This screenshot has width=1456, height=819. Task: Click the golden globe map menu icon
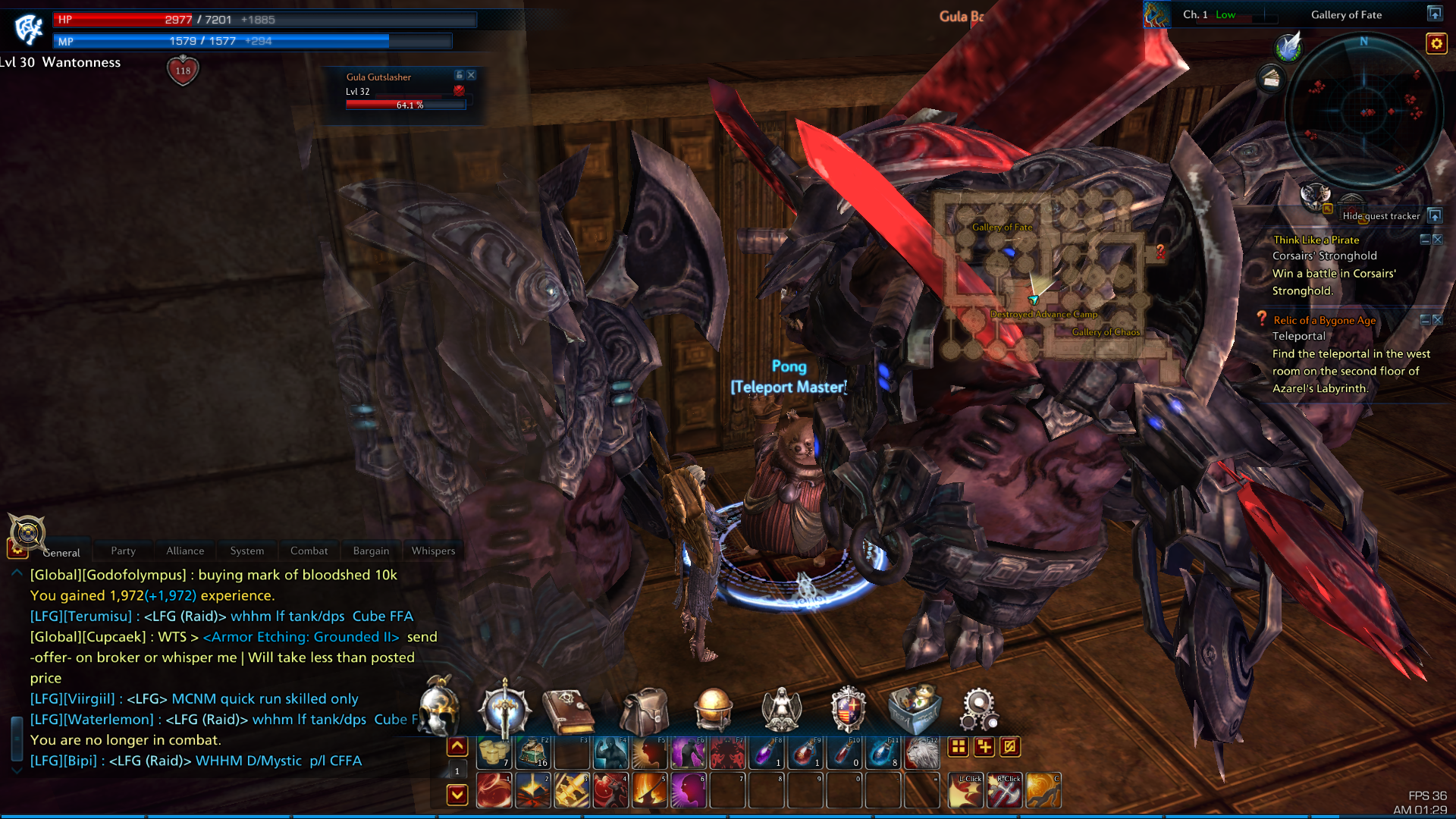(x=714, y=711)
